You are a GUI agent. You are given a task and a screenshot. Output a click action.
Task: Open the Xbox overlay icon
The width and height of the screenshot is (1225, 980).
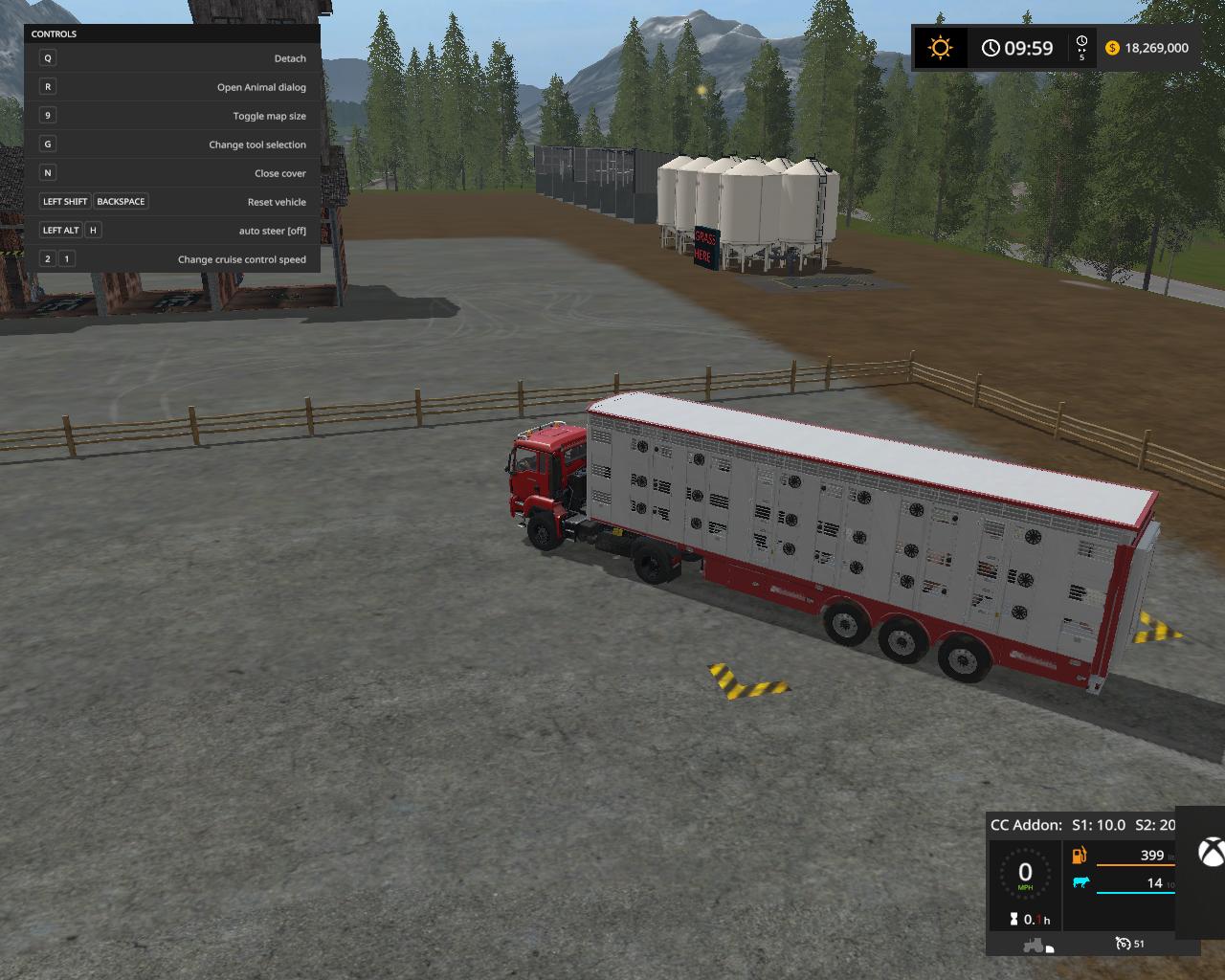coord(1212,852)
